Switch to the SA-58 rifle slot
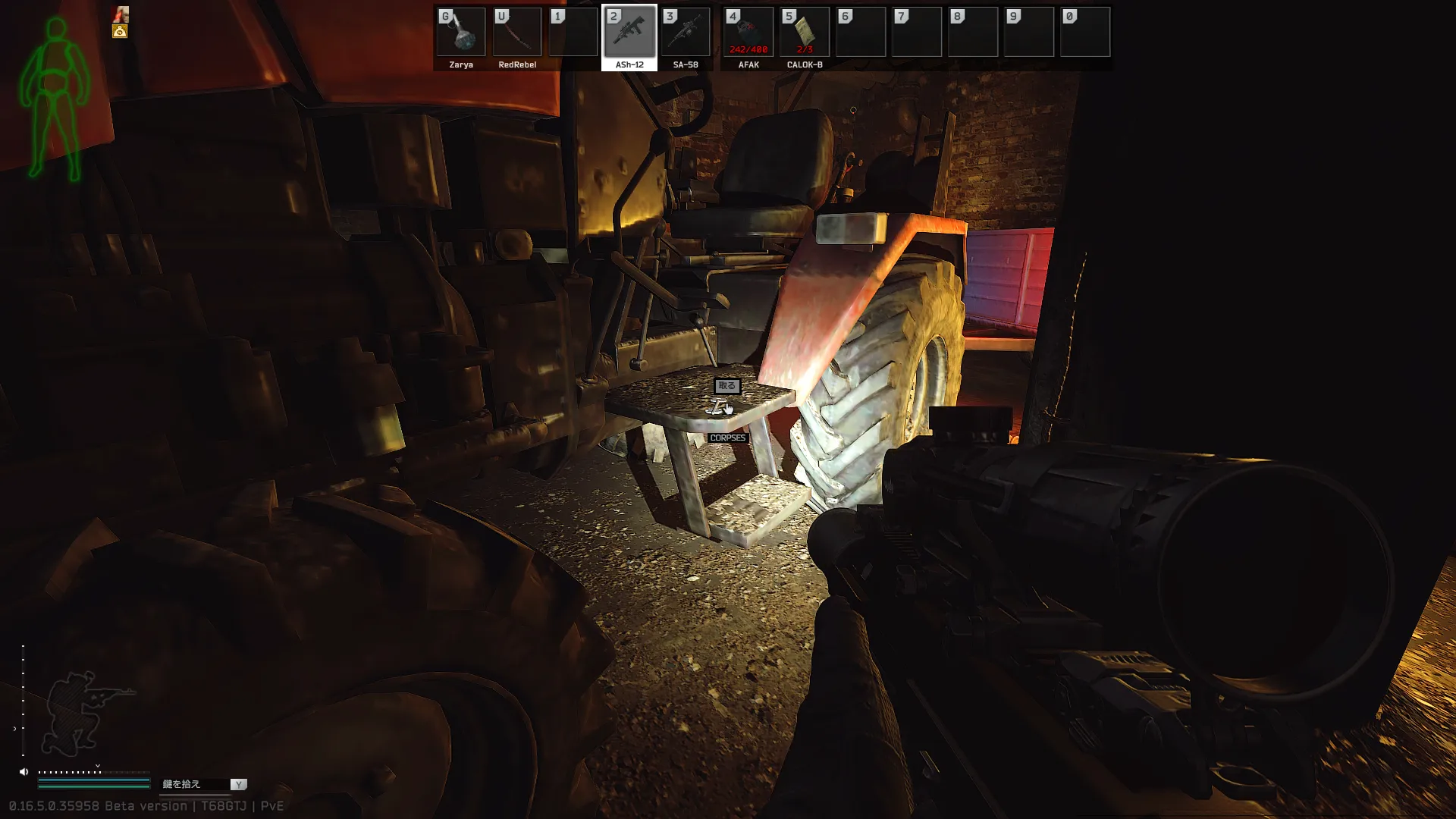The height and width of the screenshot is (819, 1456). tap(686, 33)
